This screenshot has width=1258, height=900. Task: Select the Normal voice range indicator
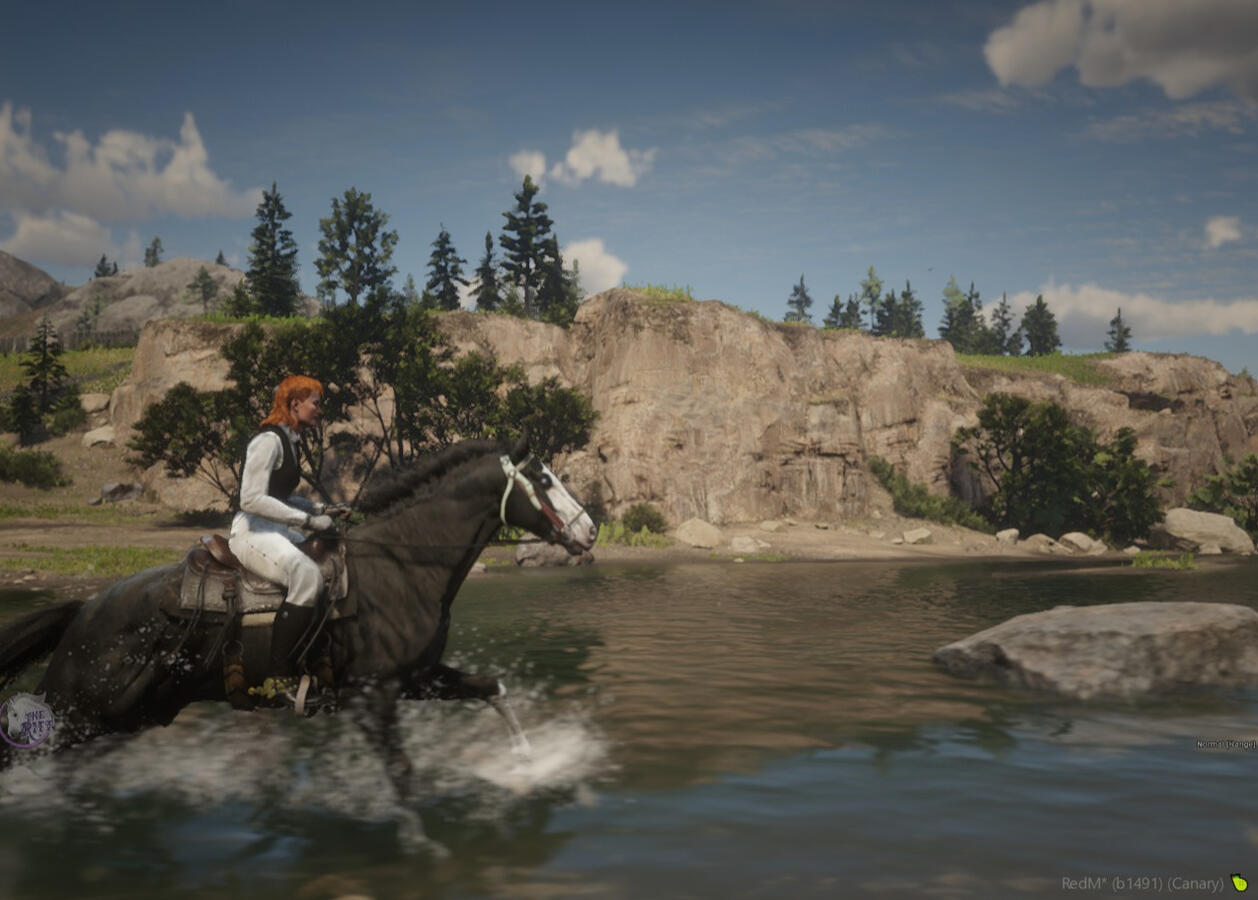coord(1225,744)
